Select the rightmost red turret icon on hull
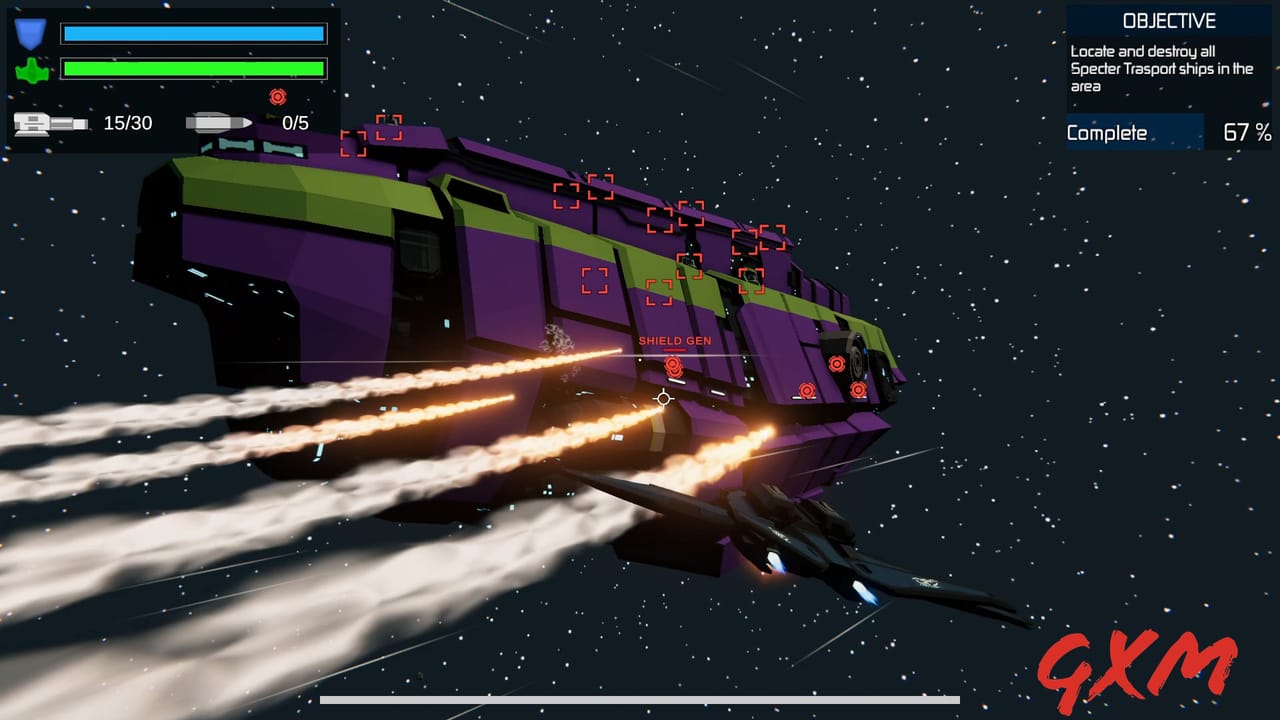This screenshot has width=1280, height=720. [858, 389]
